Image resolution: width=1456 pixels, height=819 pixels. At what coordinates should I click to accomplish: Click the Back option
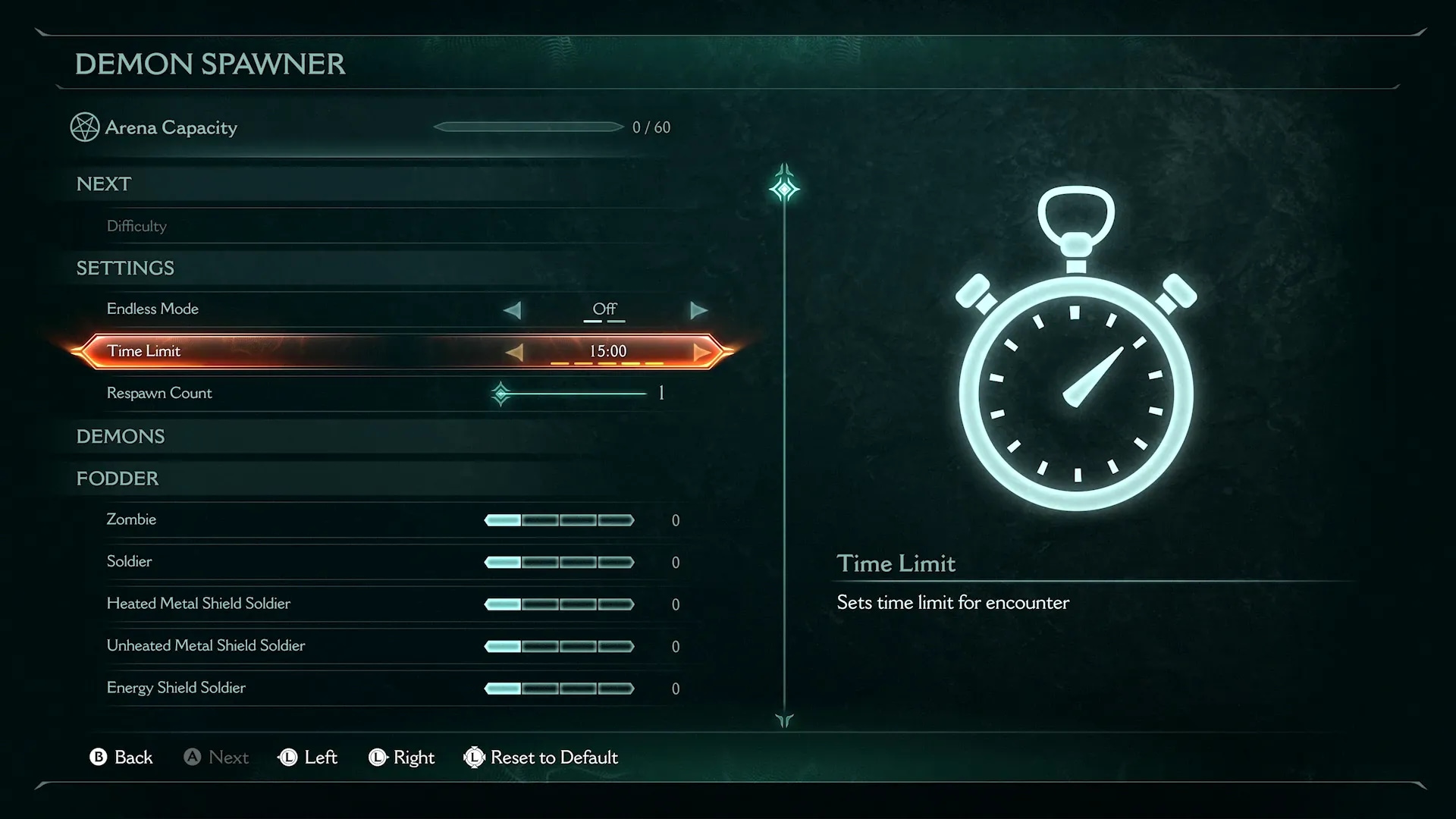(x=121, y=758)
